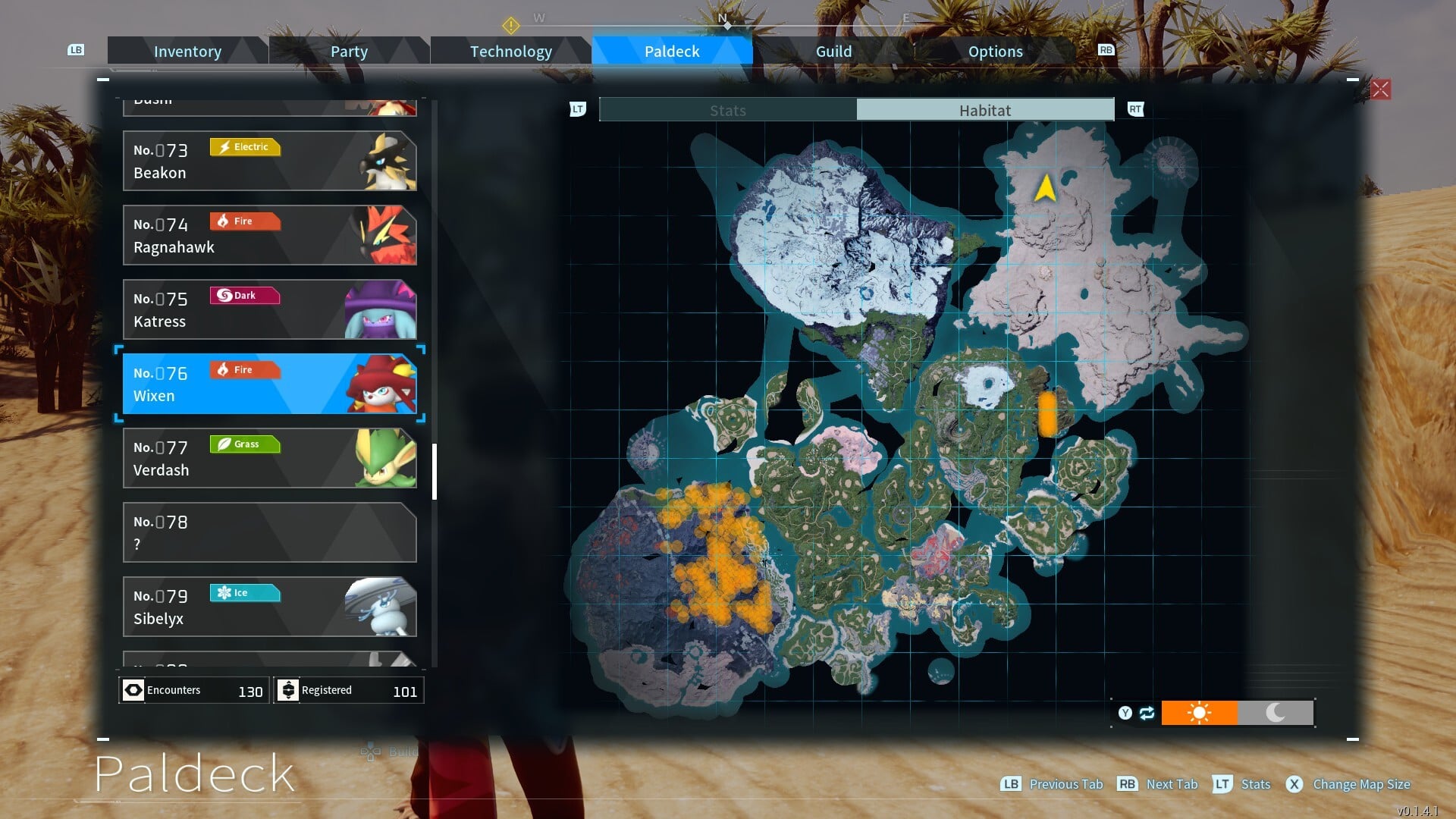Switch to nighttime habitat with moon toggle
This screenshot has width=1456, height=819.
(x=1276, y=713)
